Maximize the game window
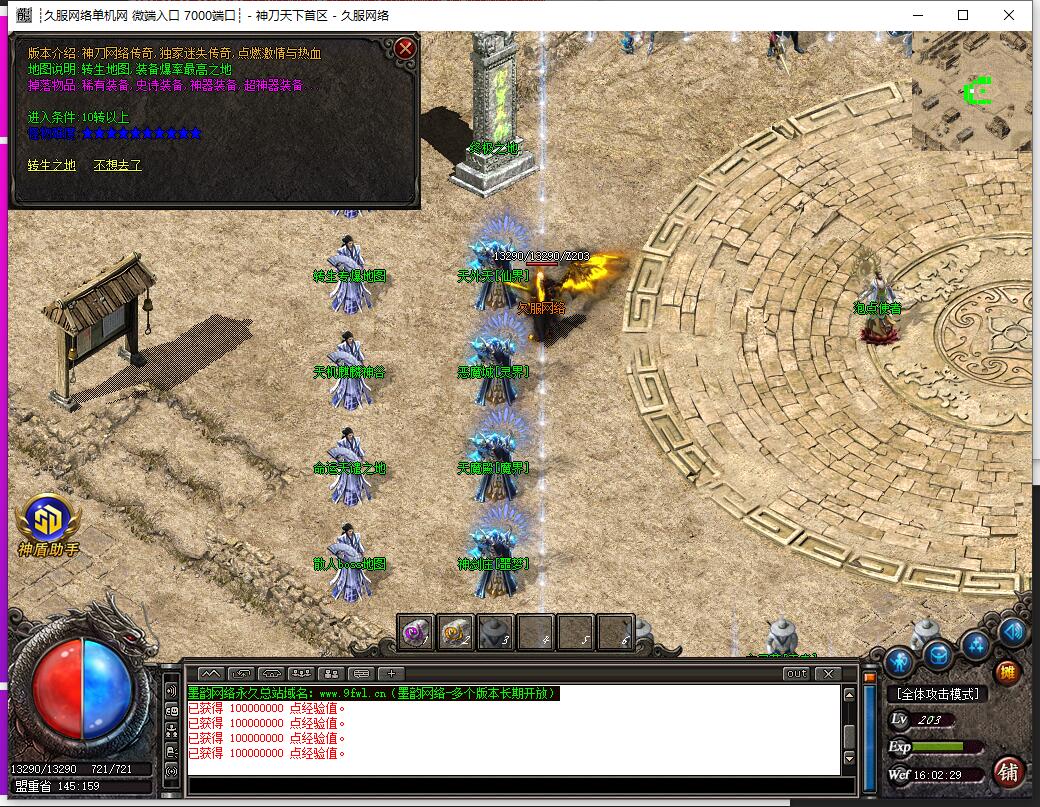This screenshot has width=1040, height=807. click(x=963, y=15)
